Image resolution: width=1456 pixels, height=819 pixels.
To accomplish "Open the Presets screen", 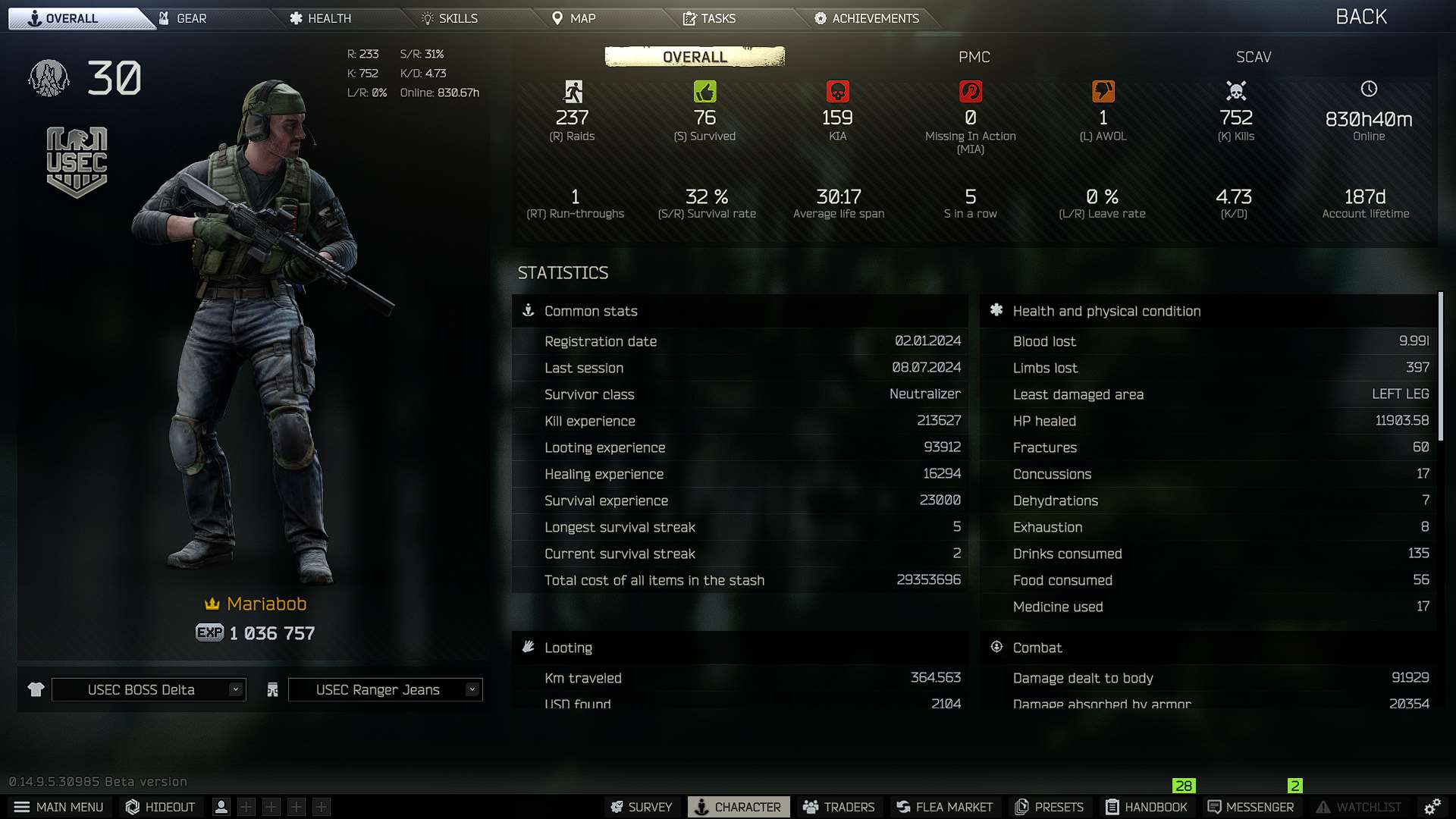I will click(1050, 807).
